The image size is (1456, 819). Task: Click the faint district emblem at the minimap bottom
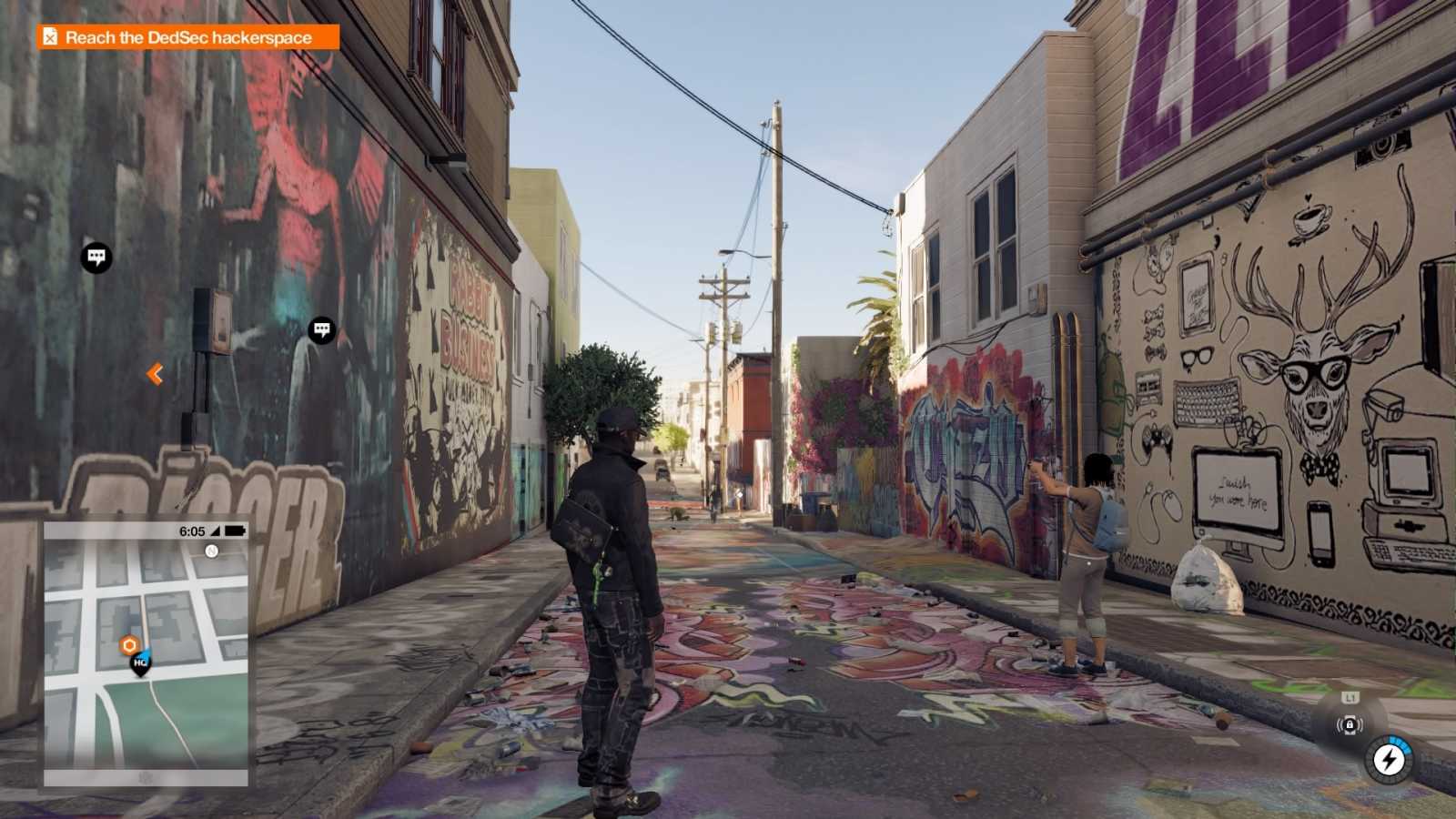click(146, 778)
